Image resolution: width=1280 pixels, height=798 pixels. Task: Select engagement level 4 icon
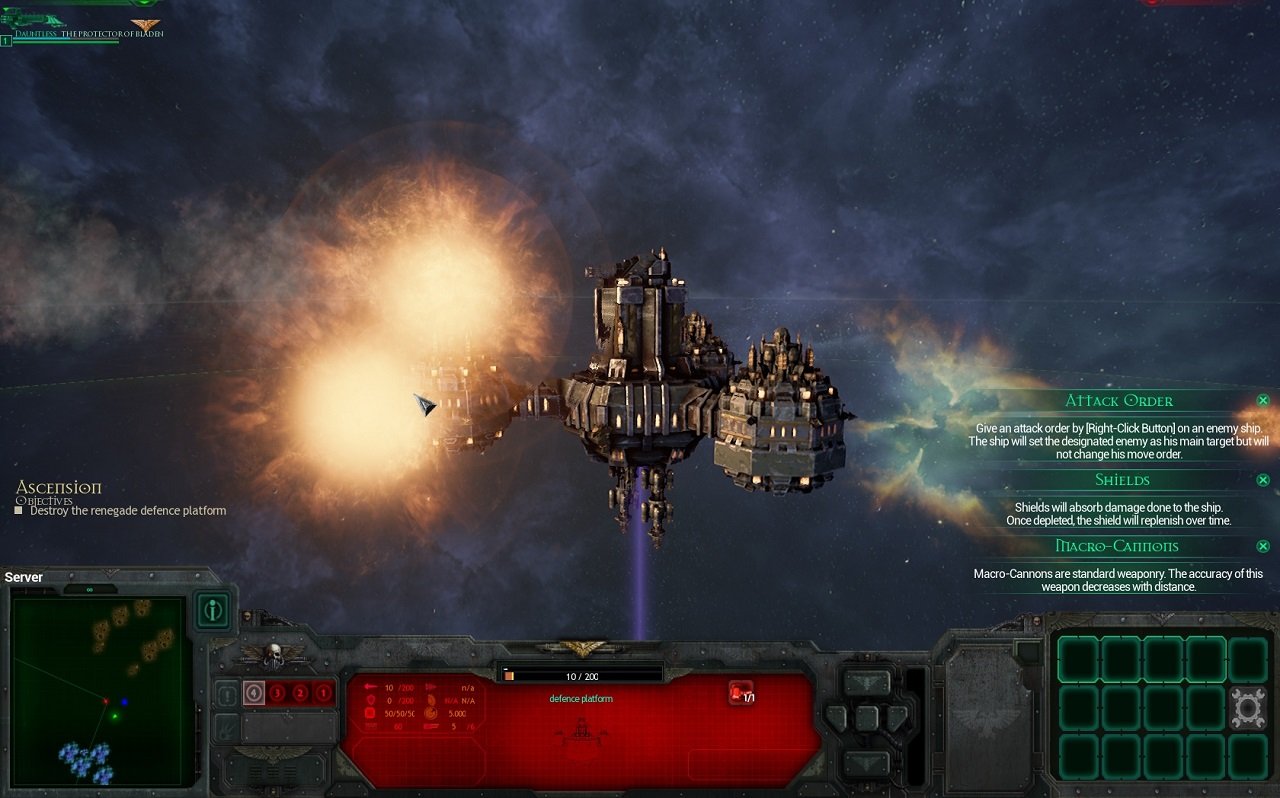coord(254,692)
